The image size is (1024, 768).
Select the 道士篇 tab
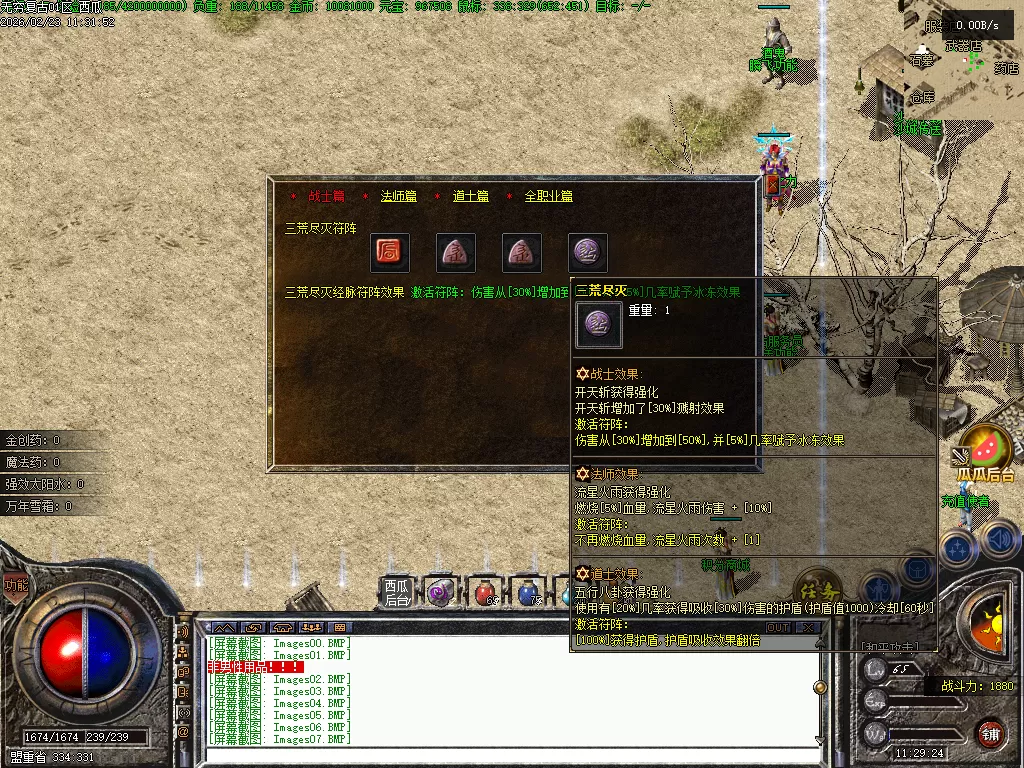point(470,197)
